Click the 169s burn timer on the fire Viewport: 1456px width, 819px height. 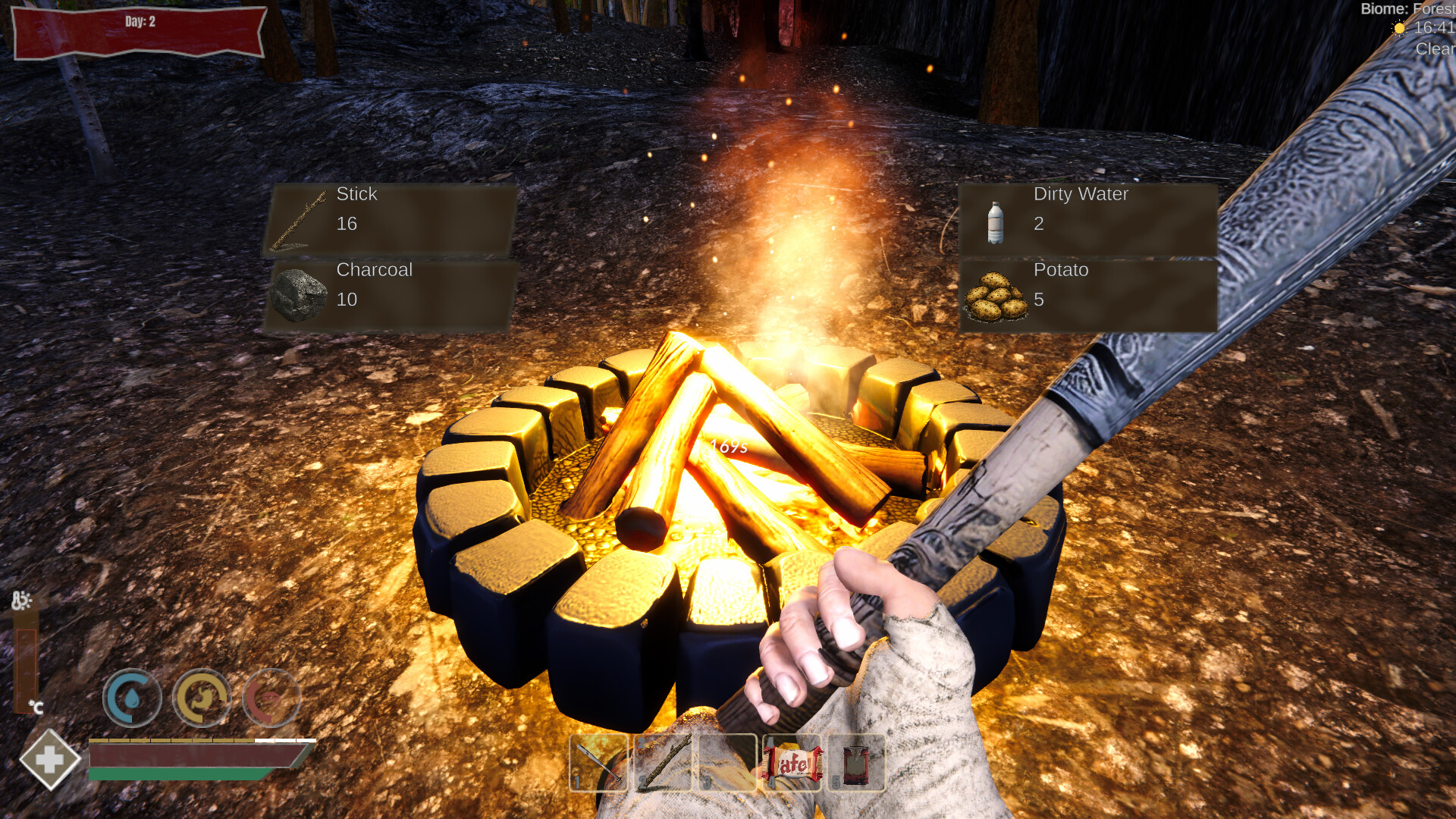pyautogui.click(x=728, y=447)
